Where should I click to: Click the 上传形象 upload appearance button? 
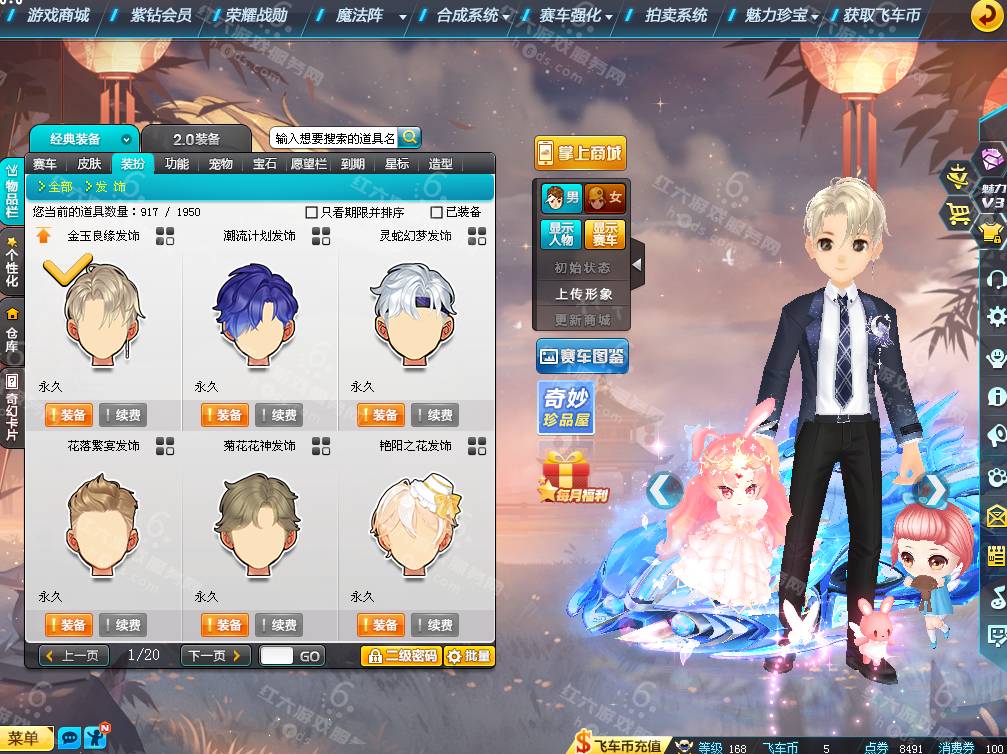(x=584, y=294)
